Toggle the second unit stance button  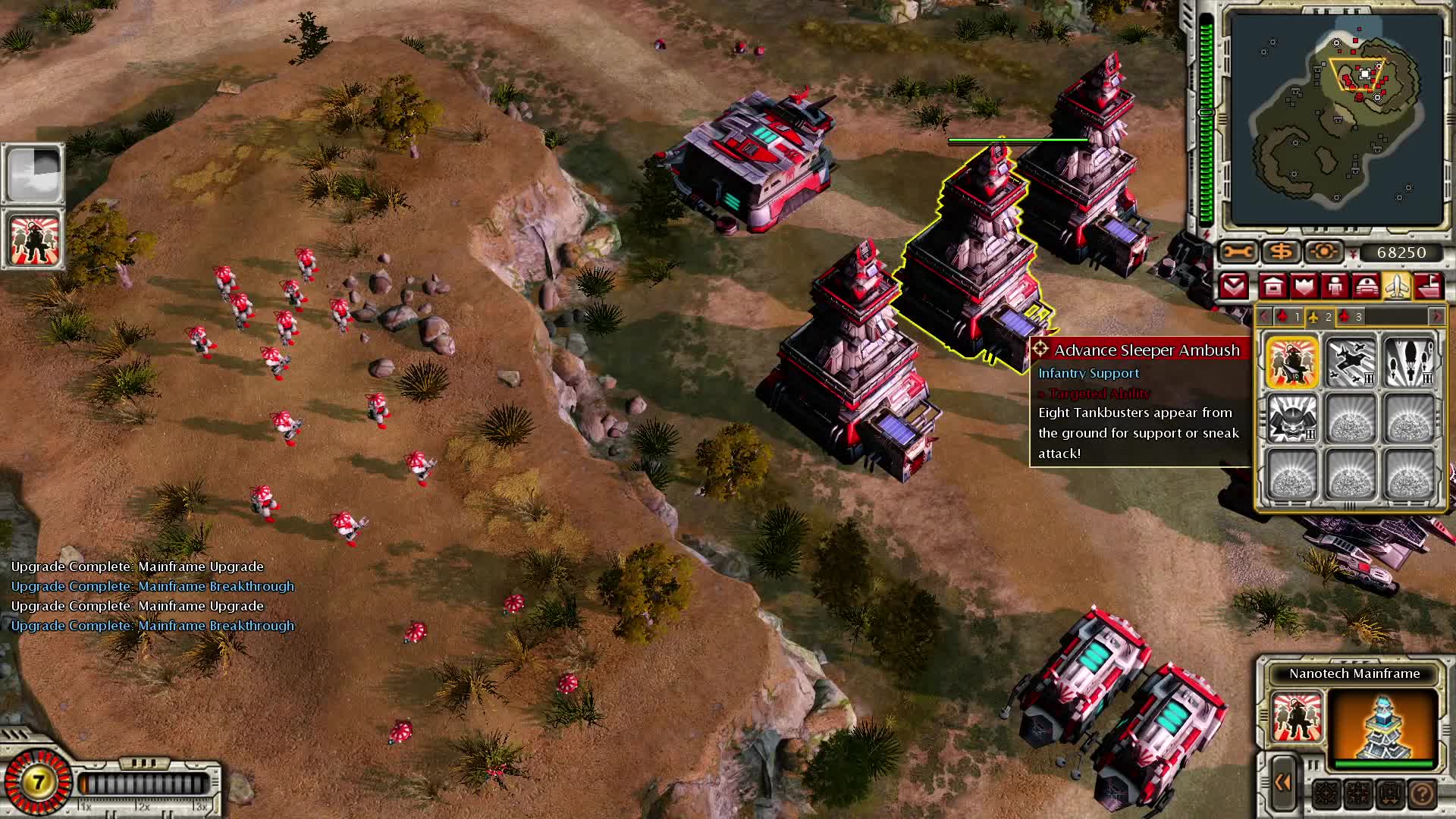pos(1357,794)
